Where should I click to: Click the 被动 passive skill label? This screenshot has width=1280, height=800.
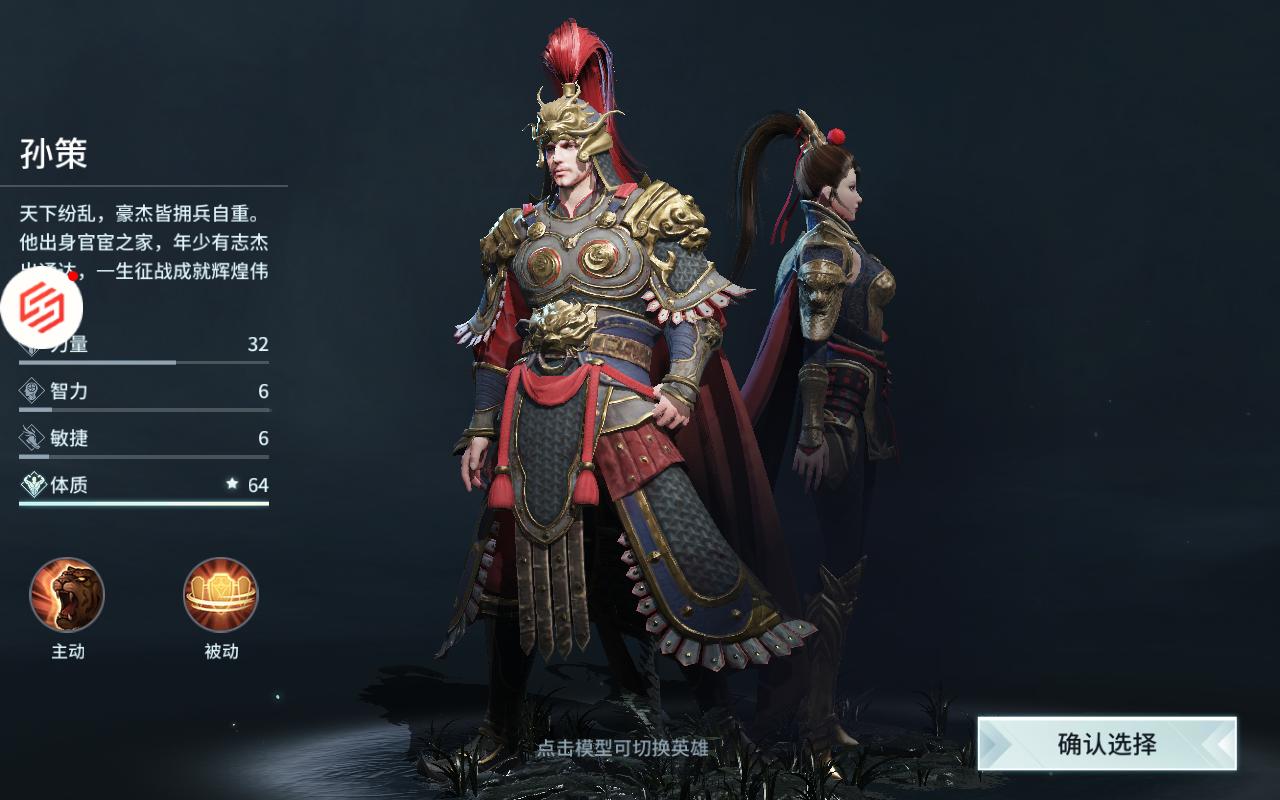pyautogui.click(x=220, y=651)
